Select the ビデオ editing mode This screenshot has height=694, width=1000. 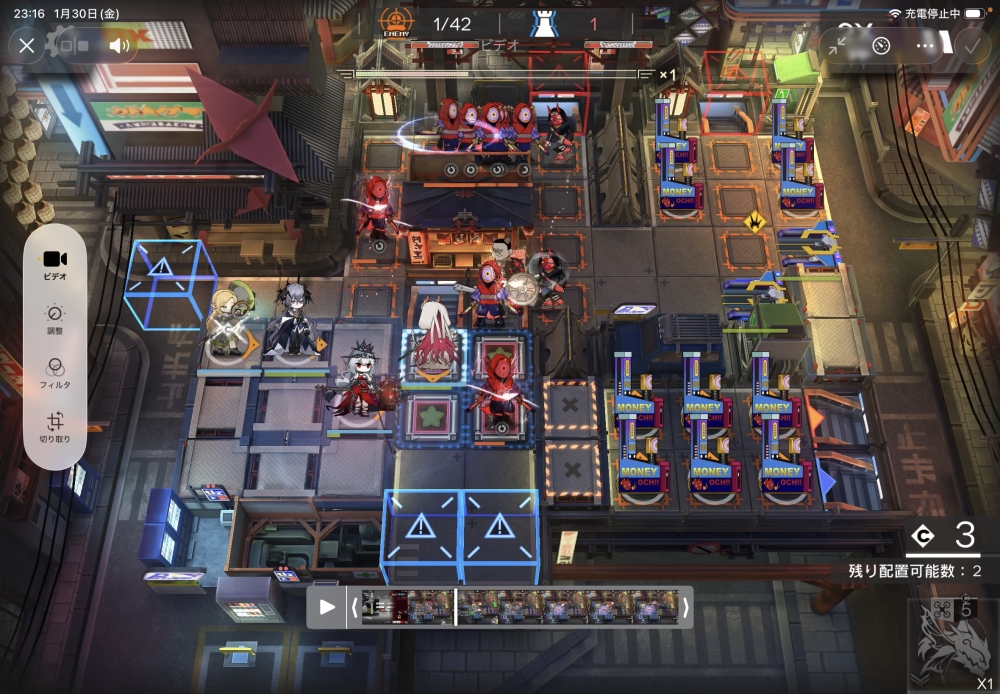click(55, 264)
